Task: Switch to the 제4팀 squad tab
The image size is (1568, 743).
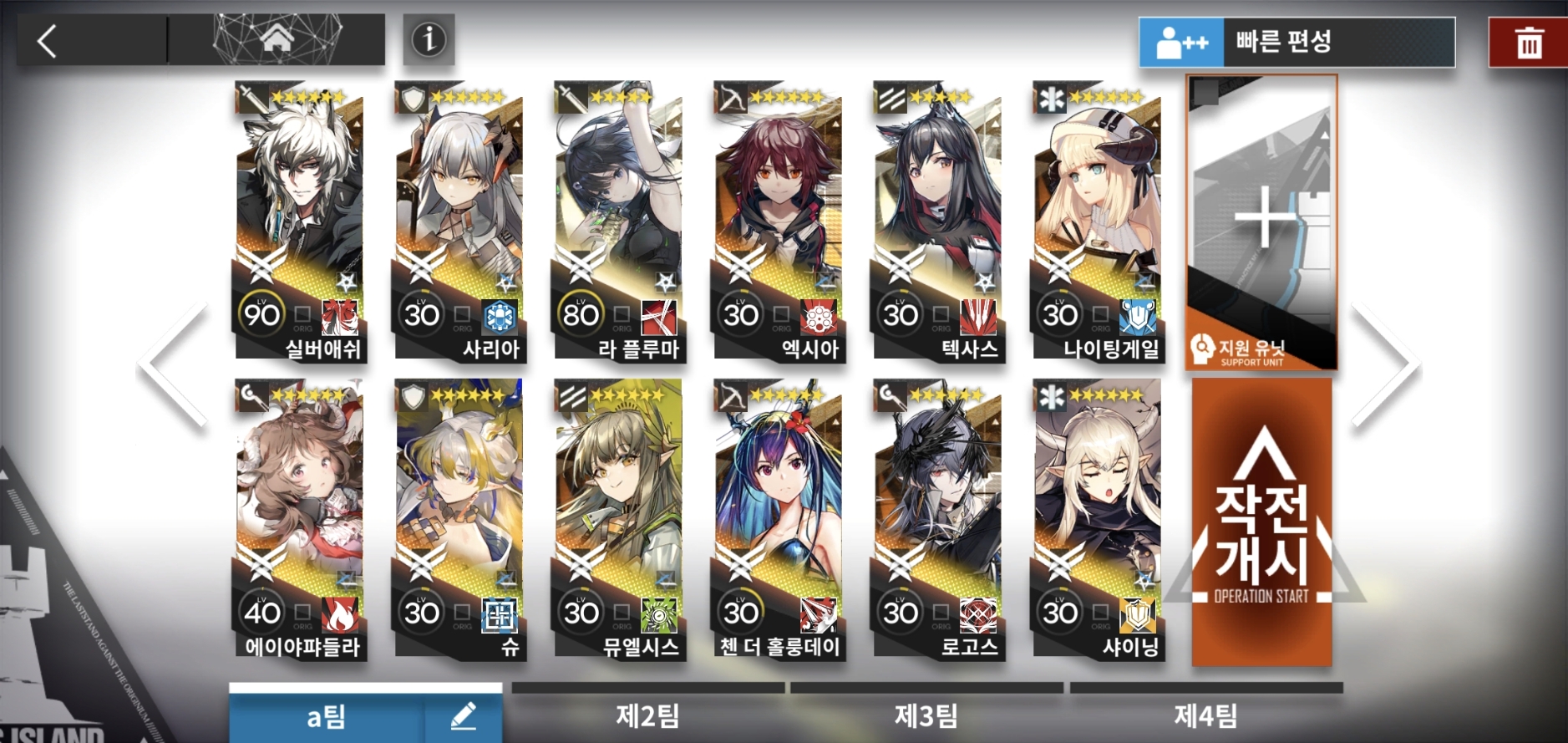Action: pyautogui.click(x=1205, y=715)
